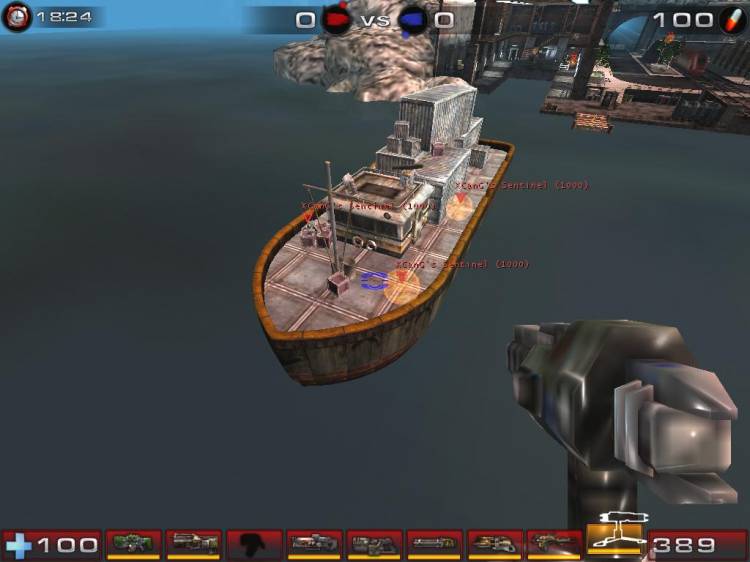Choose the dark silhouette weapon slot

[253, 544]
